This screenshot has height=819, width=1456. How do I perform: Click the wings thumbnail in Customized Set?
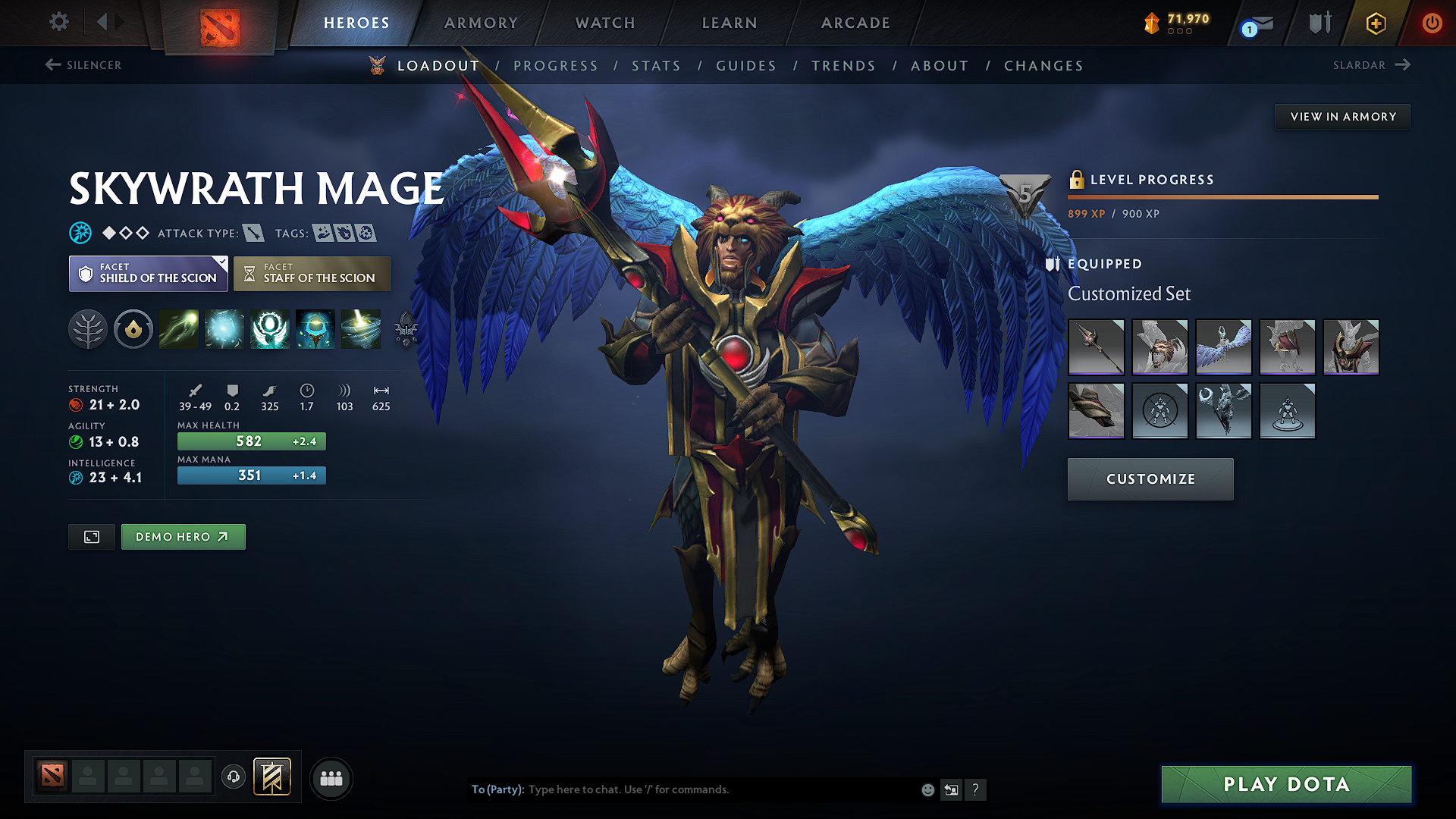click(x=1223, y=347)
